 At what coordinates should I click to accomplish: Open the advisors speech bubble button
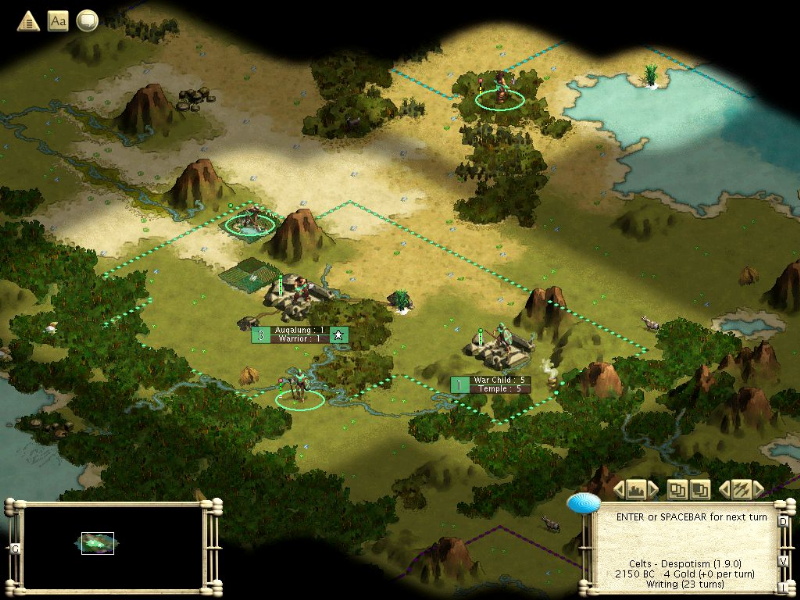pos(87,20)
